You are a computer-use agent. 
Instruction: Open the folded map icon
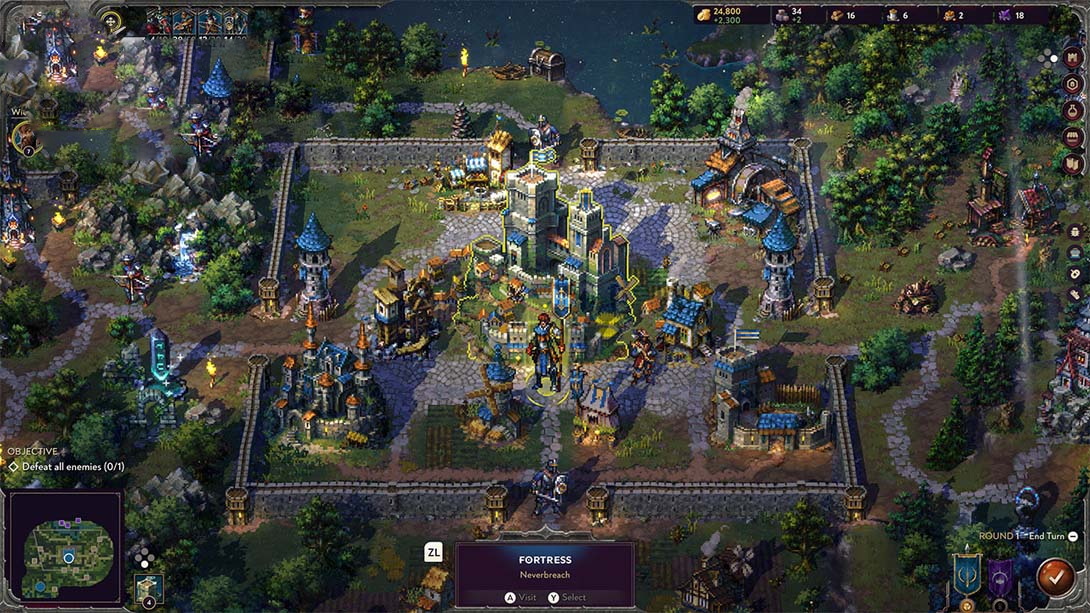(x=1073, y=163)
